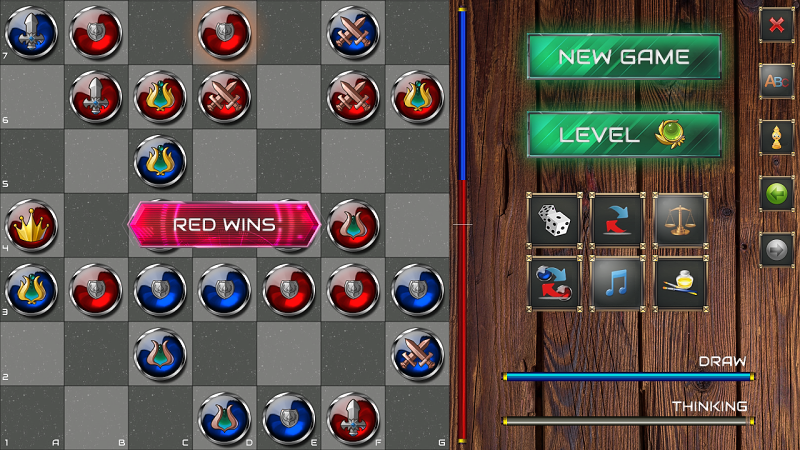The height and width of the screenshot is (450, 800).
Task: Click the golden balance scales icon
Action: pos(680,220)
